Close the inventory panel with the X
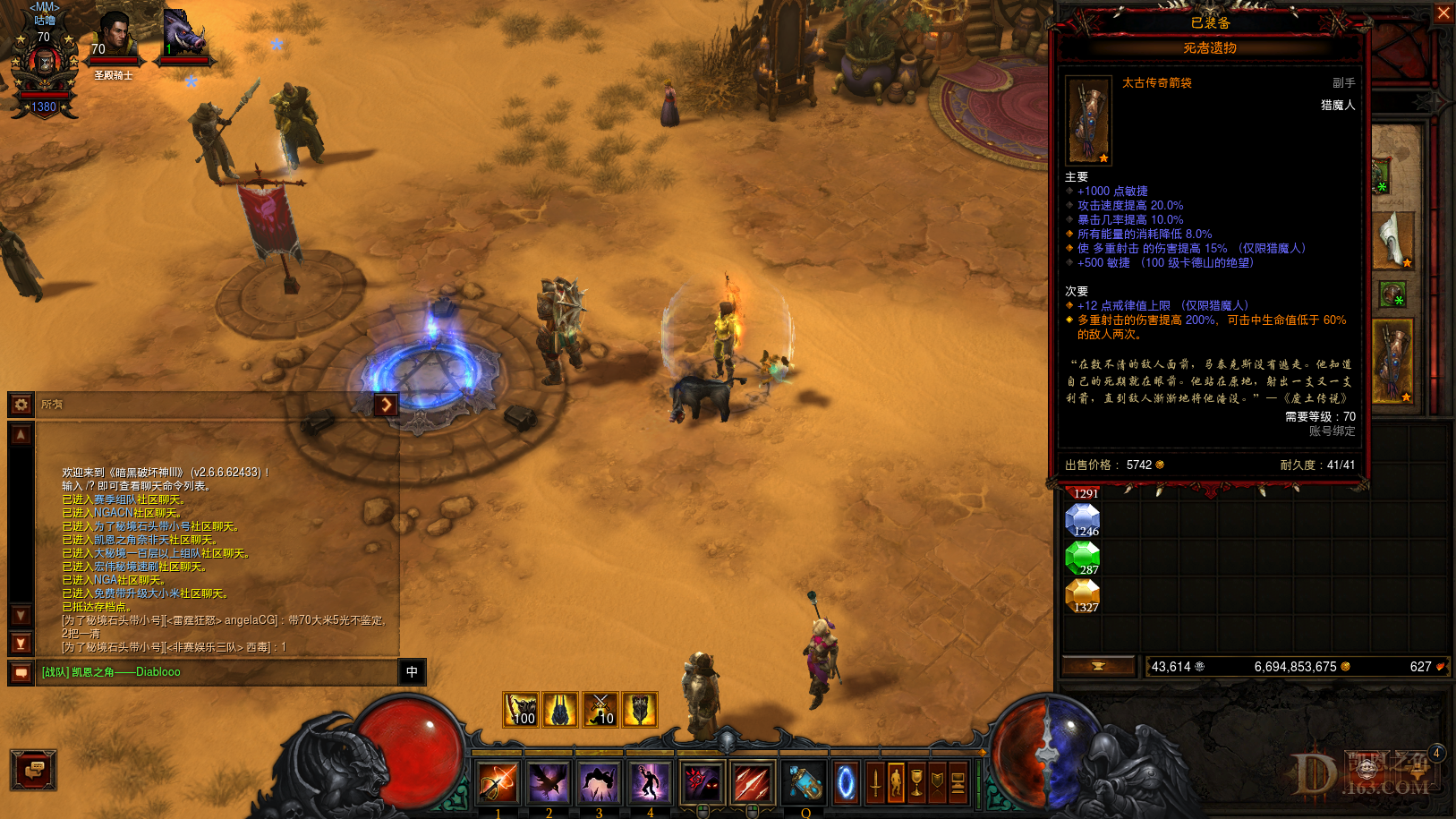The height and width of the screenshot is (819, 1456). pos(1443,13)
